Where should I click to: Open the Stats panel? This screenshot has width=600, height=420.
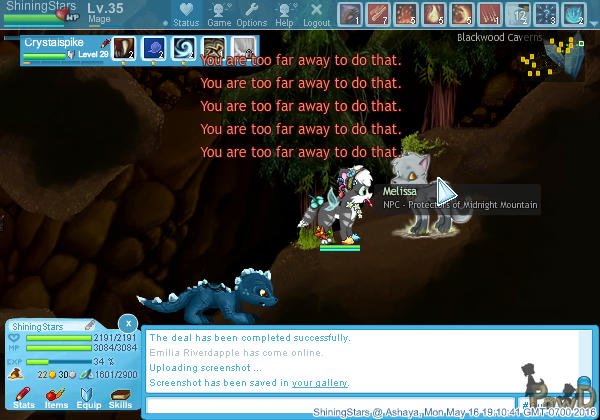(x=24, y=396)
